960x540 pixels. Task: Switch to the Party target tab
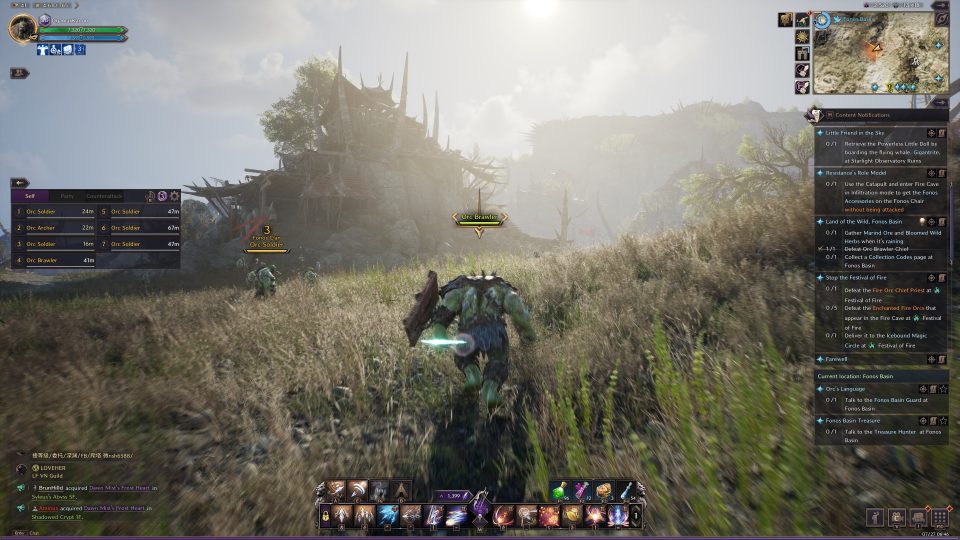(67, 196)
